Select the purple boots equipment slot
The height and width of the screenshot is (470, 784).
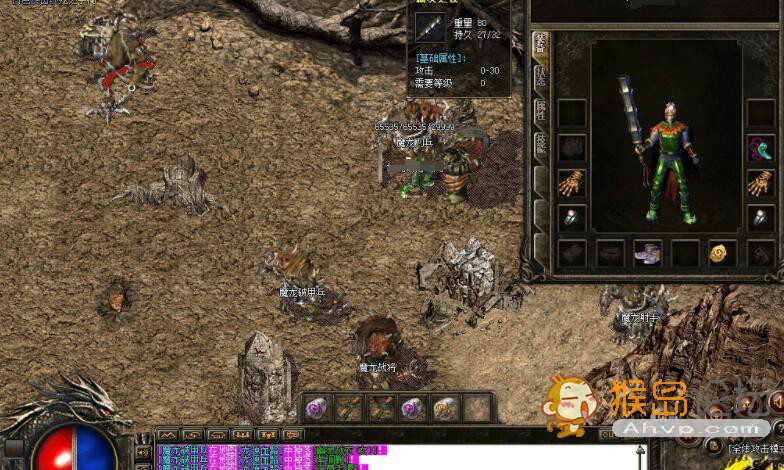tap(647, 253)
